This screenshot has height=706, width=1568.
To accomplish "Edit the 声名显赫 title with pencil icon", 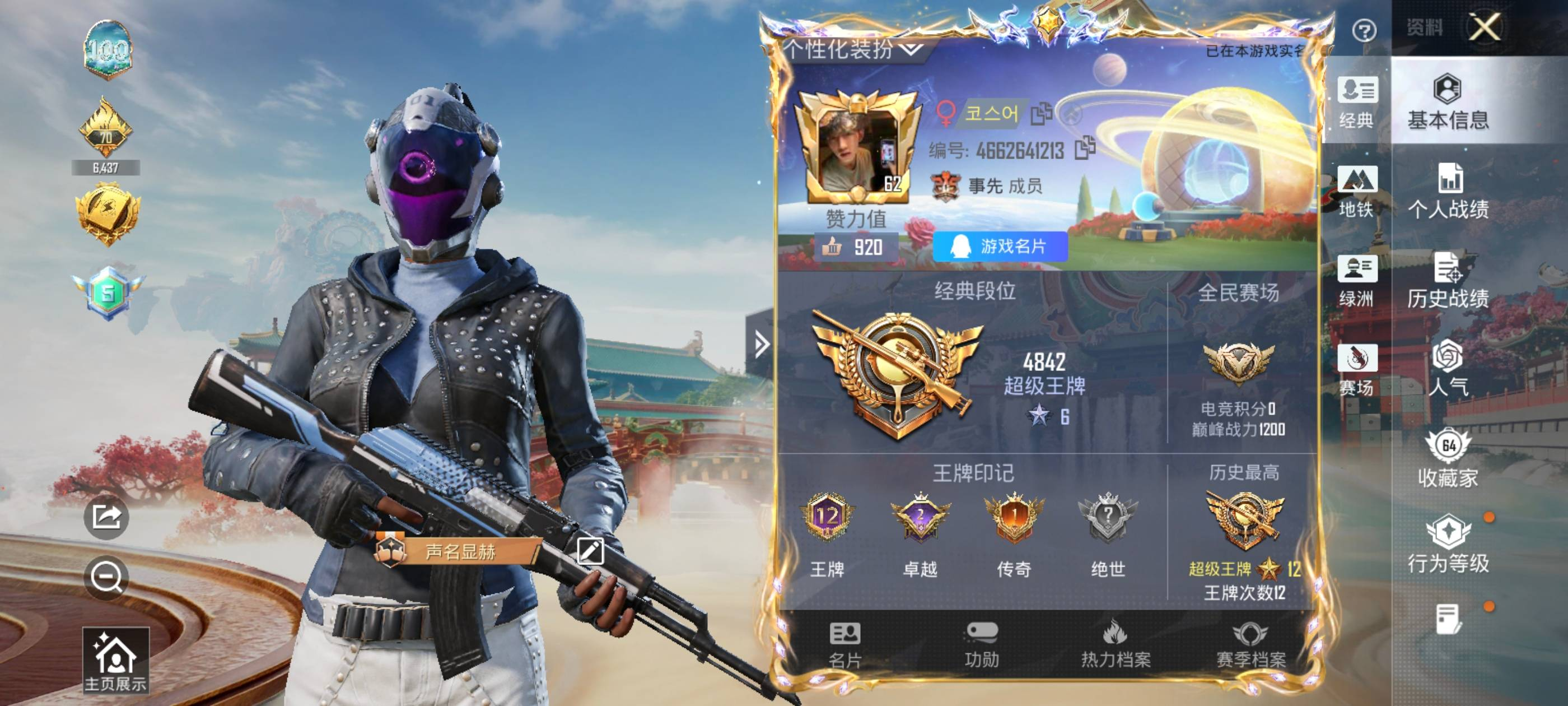I will (589, 551).
